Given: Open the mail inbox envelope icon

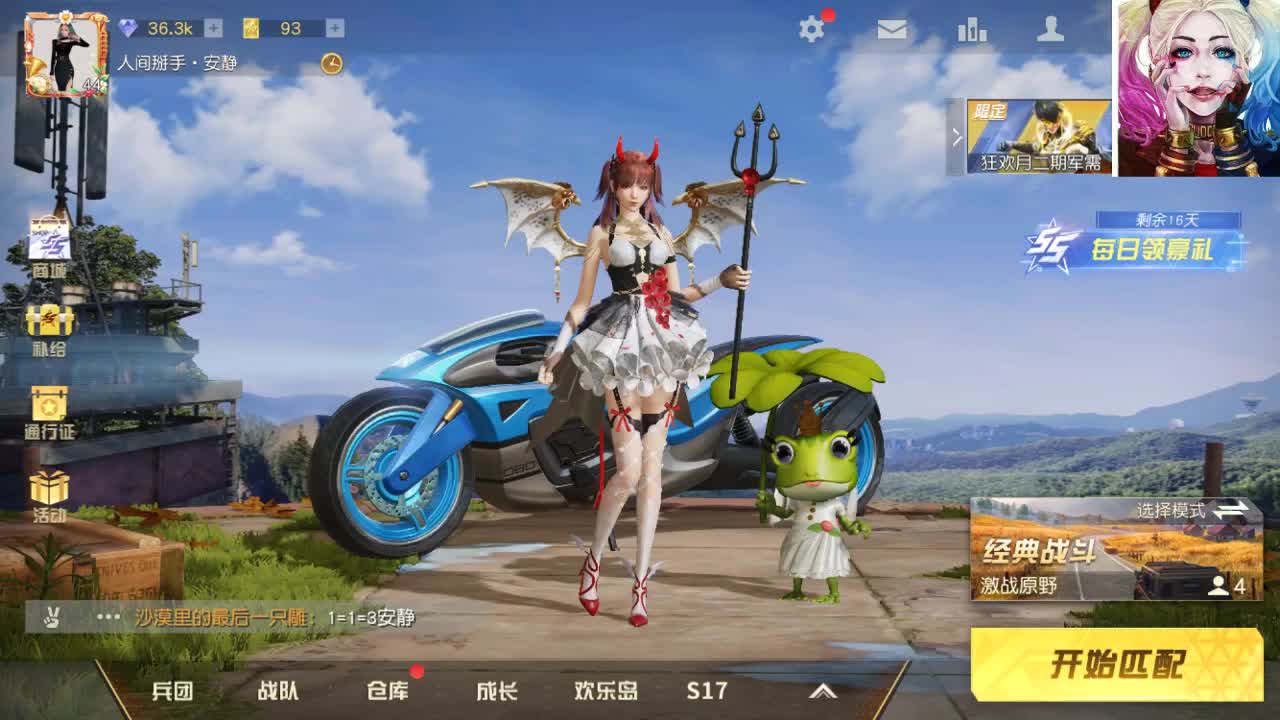Looking at the screenshot, I should point(891,30).
